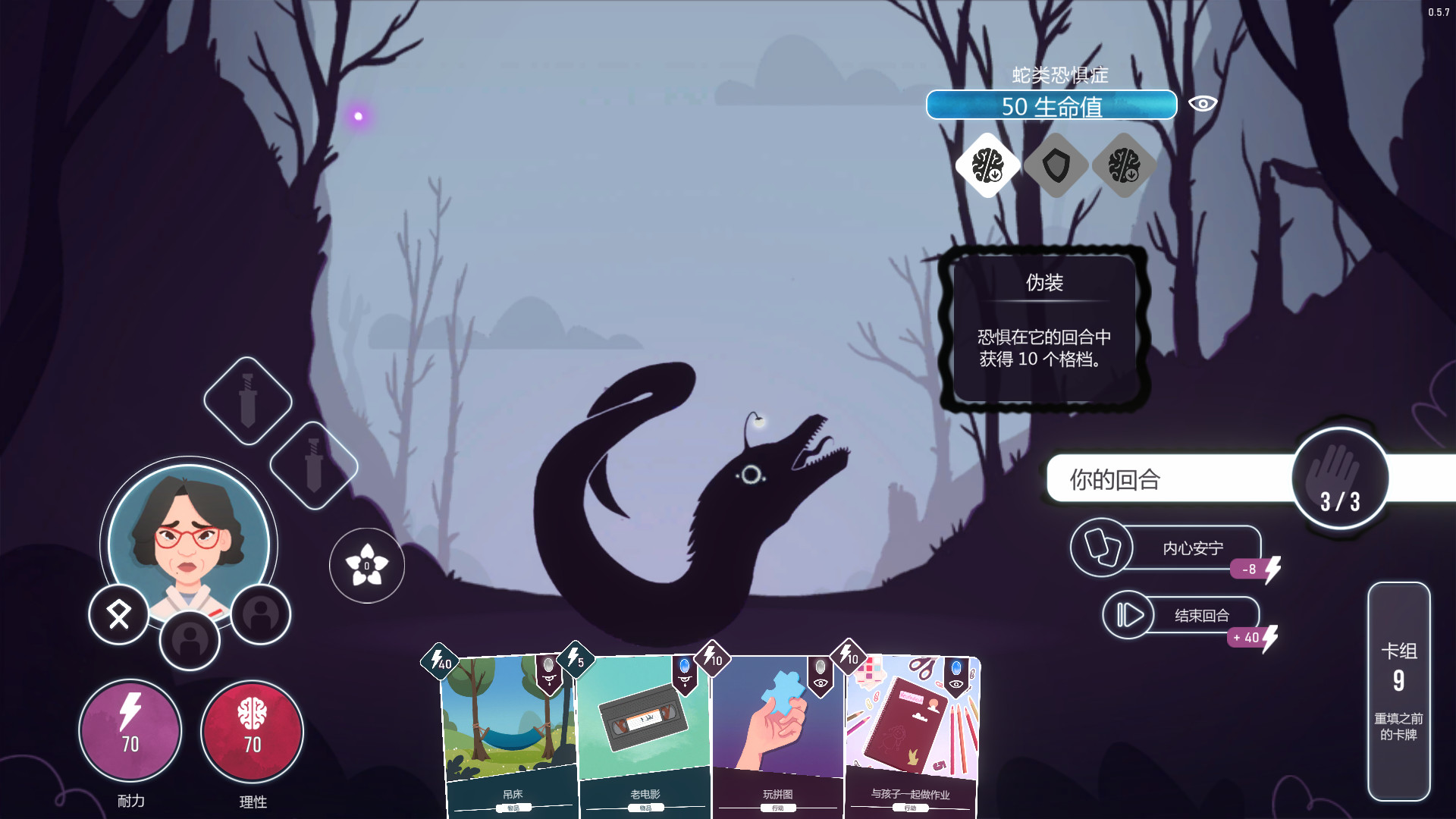The height and width of the screenshot is (819, 1456).
Task: Click the white flower counter icon
Action: click(x=367, y=566)
